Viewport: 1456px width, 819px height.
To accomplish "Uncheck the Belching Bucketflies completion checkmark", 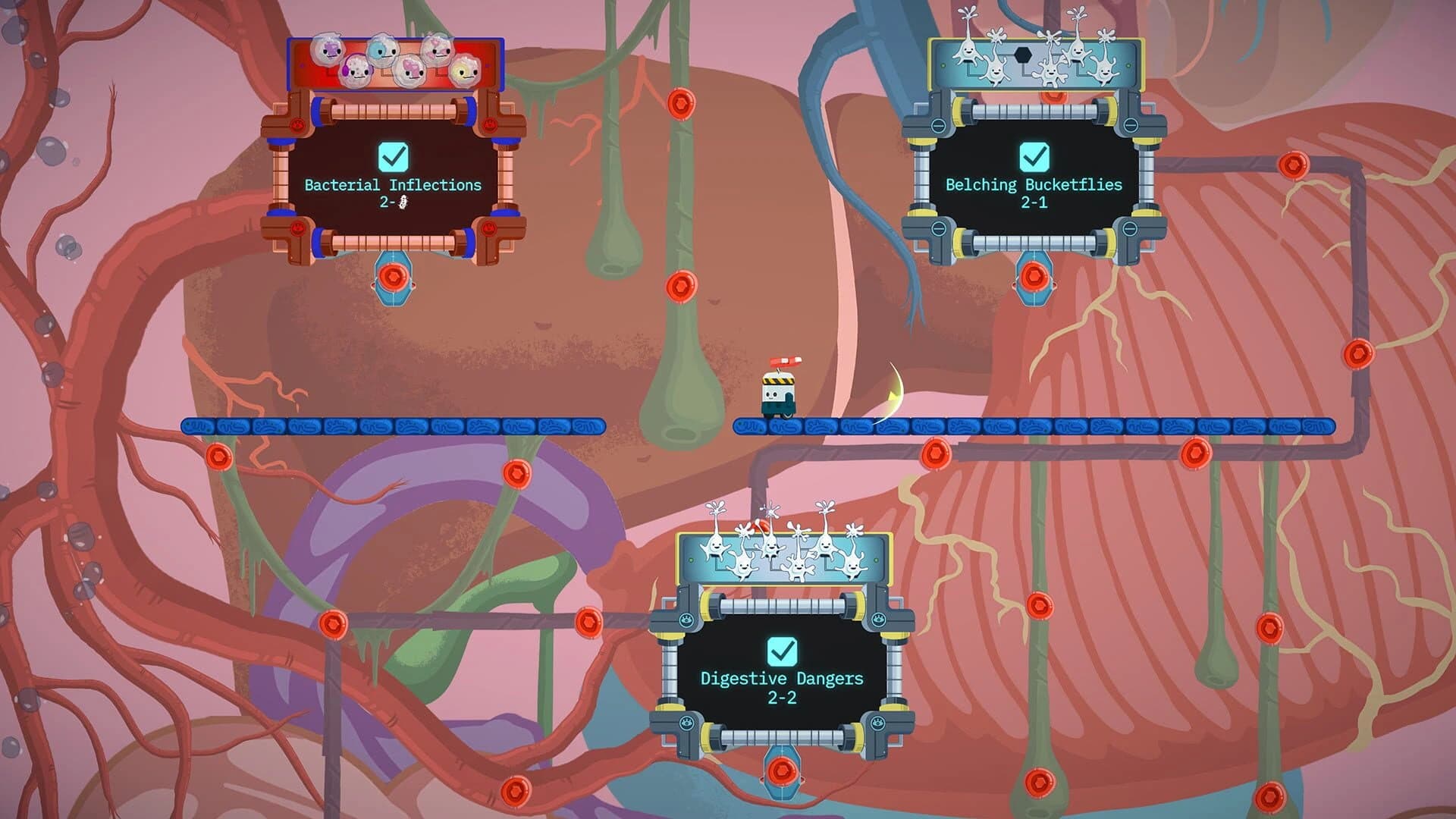I will [1034, 155].
